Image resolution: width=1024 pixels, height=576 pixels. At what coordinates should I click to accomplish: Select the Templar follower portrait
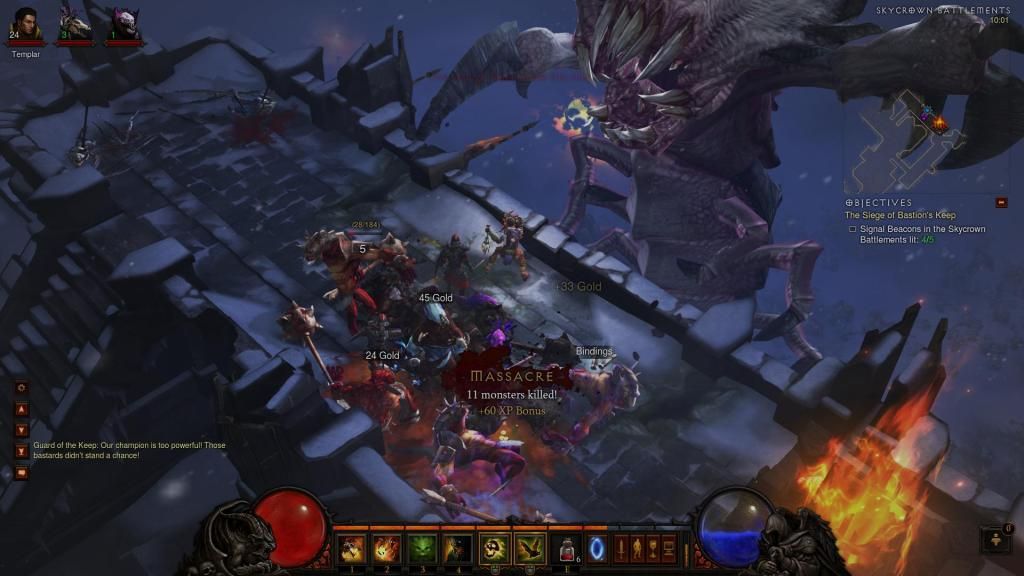[26, 22]
